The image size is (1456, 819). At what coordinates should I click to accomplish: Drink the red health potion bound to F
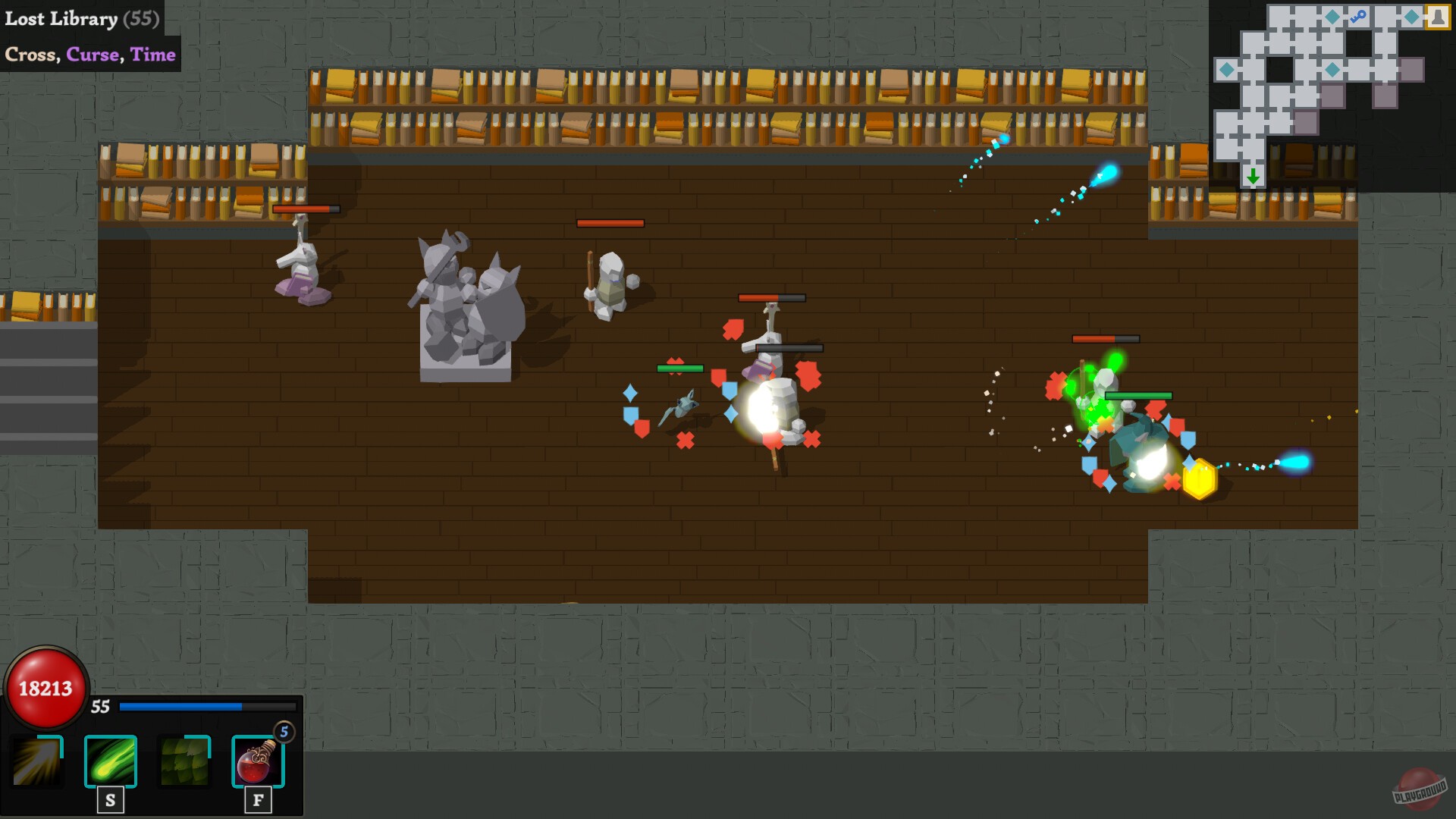click(x=257, y=762)
